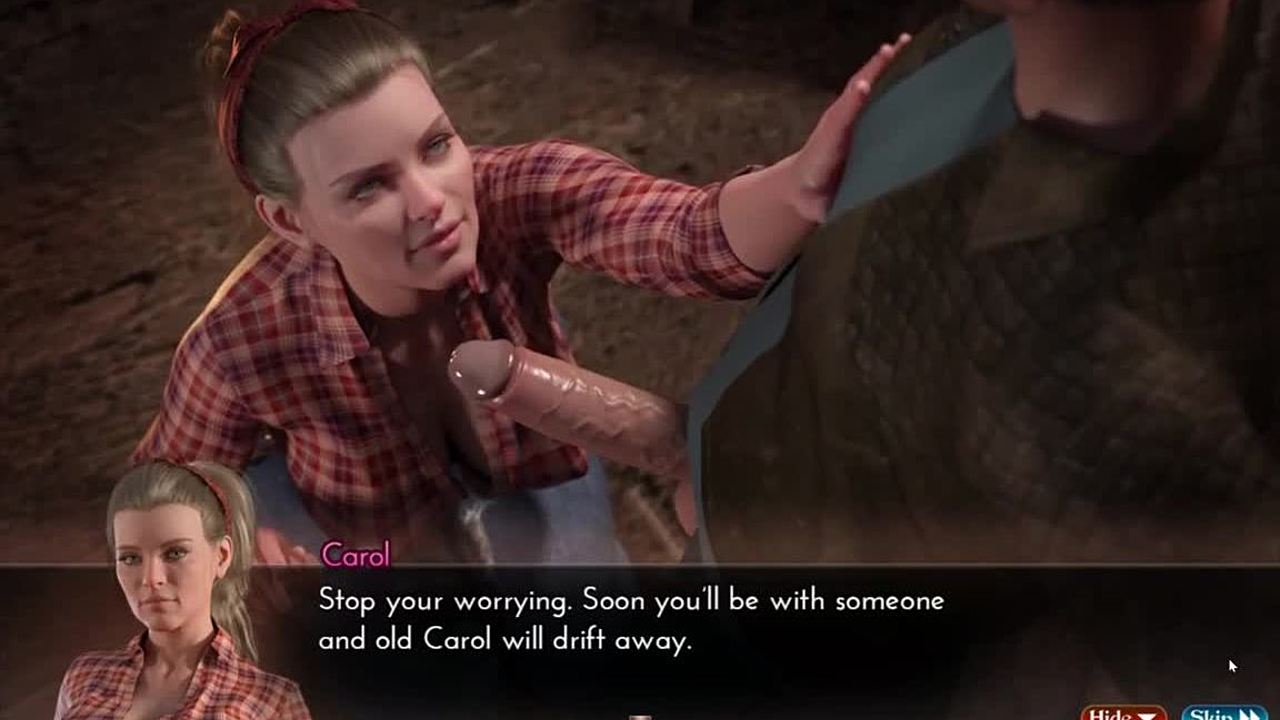Skip ahead using the Skip button
This screenshot has height=720, width=1280.
(1223, 712)
